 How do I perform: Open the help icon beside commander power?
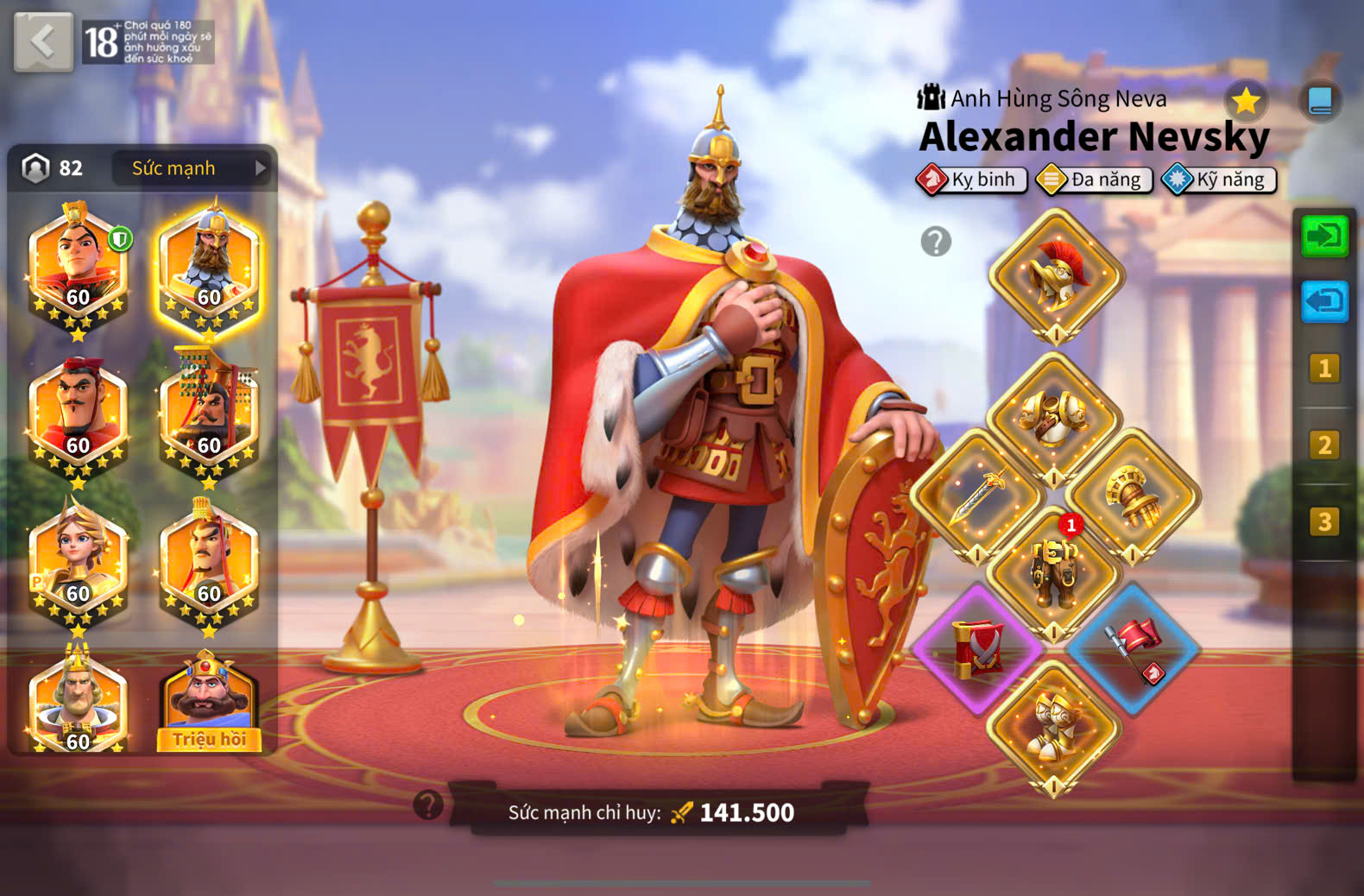pos(428,805)
